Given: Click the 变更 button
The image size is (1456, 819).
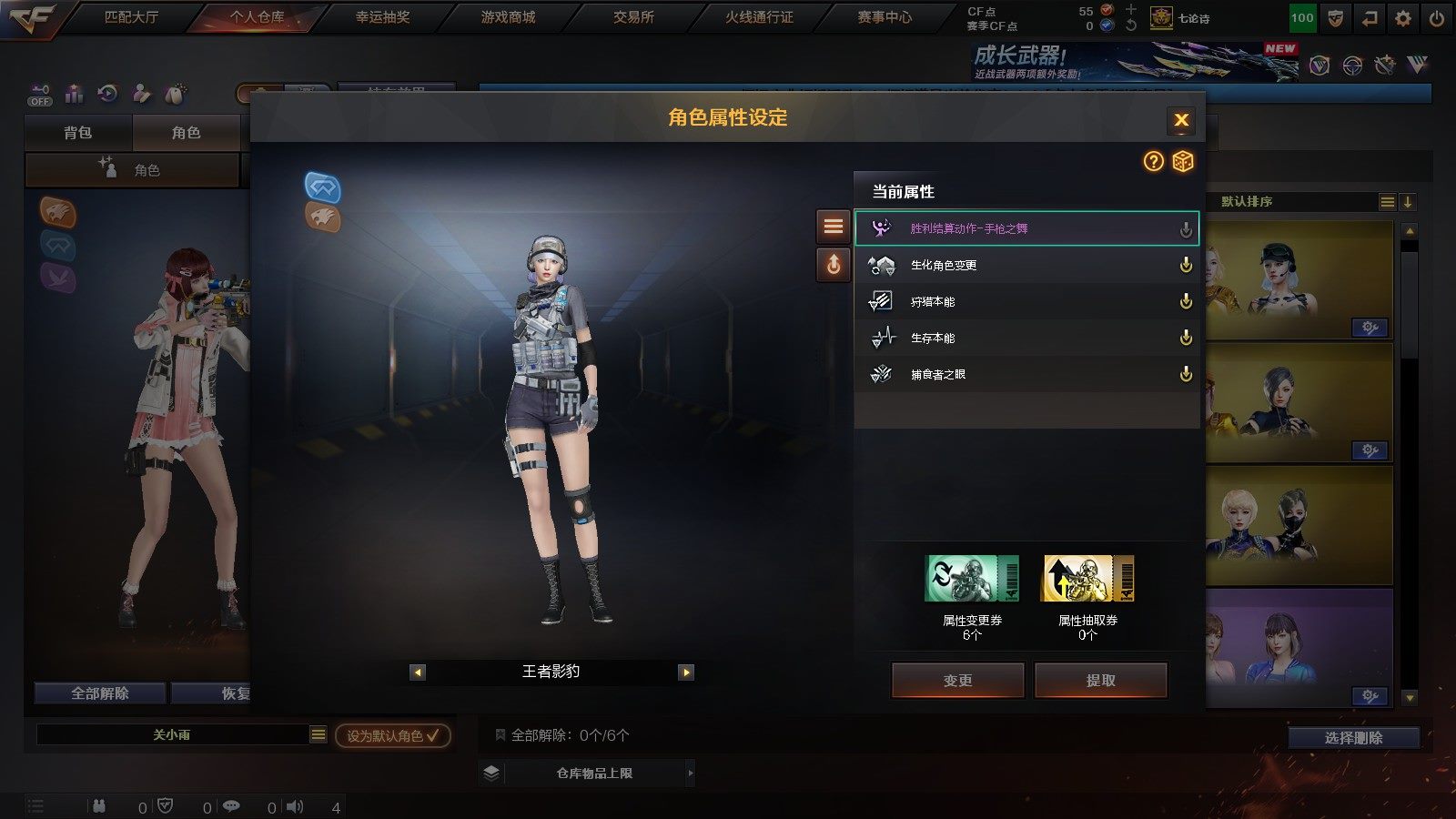Looking at the screenshot, I should 957,681.
